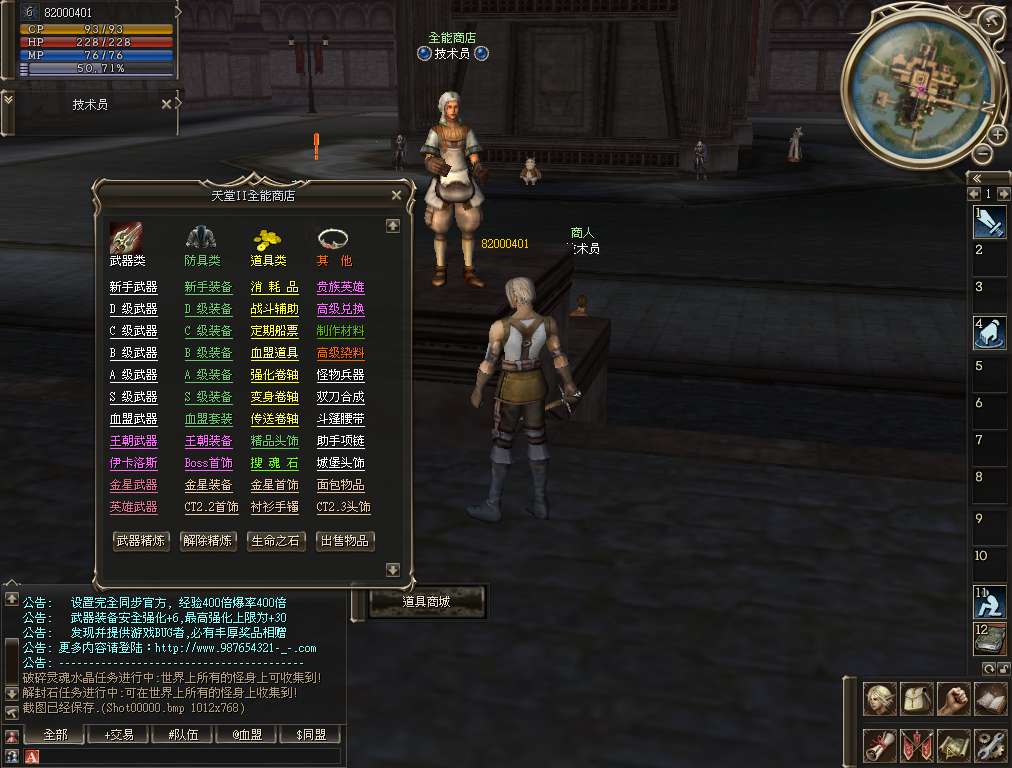Close the 天堂II全能商店 shop window
The height and width of the screenshot is (768, 1012).
point(396,196)
